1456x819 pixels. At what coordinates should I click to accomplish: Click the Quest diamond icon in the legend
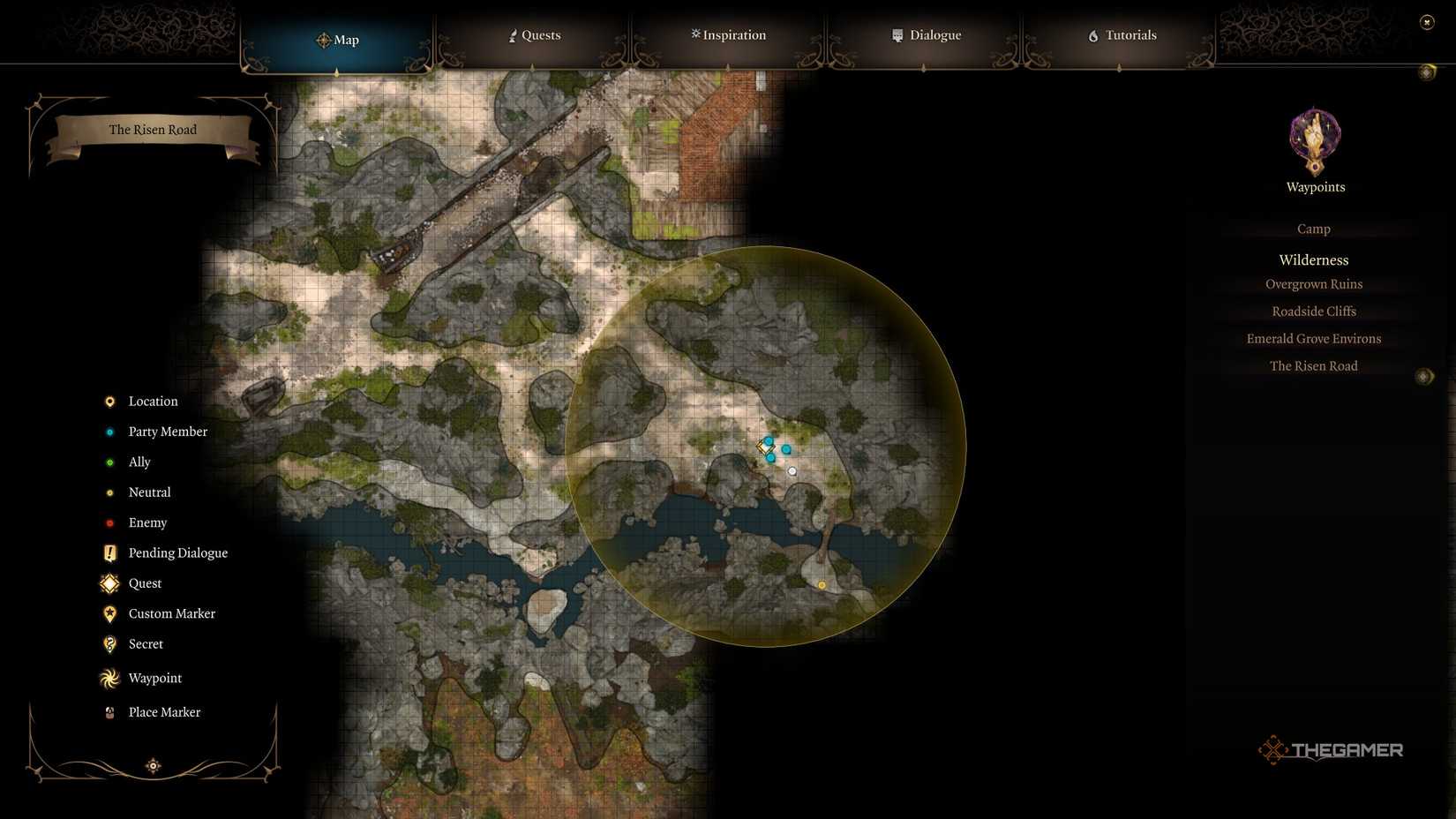tap(109, 583)
